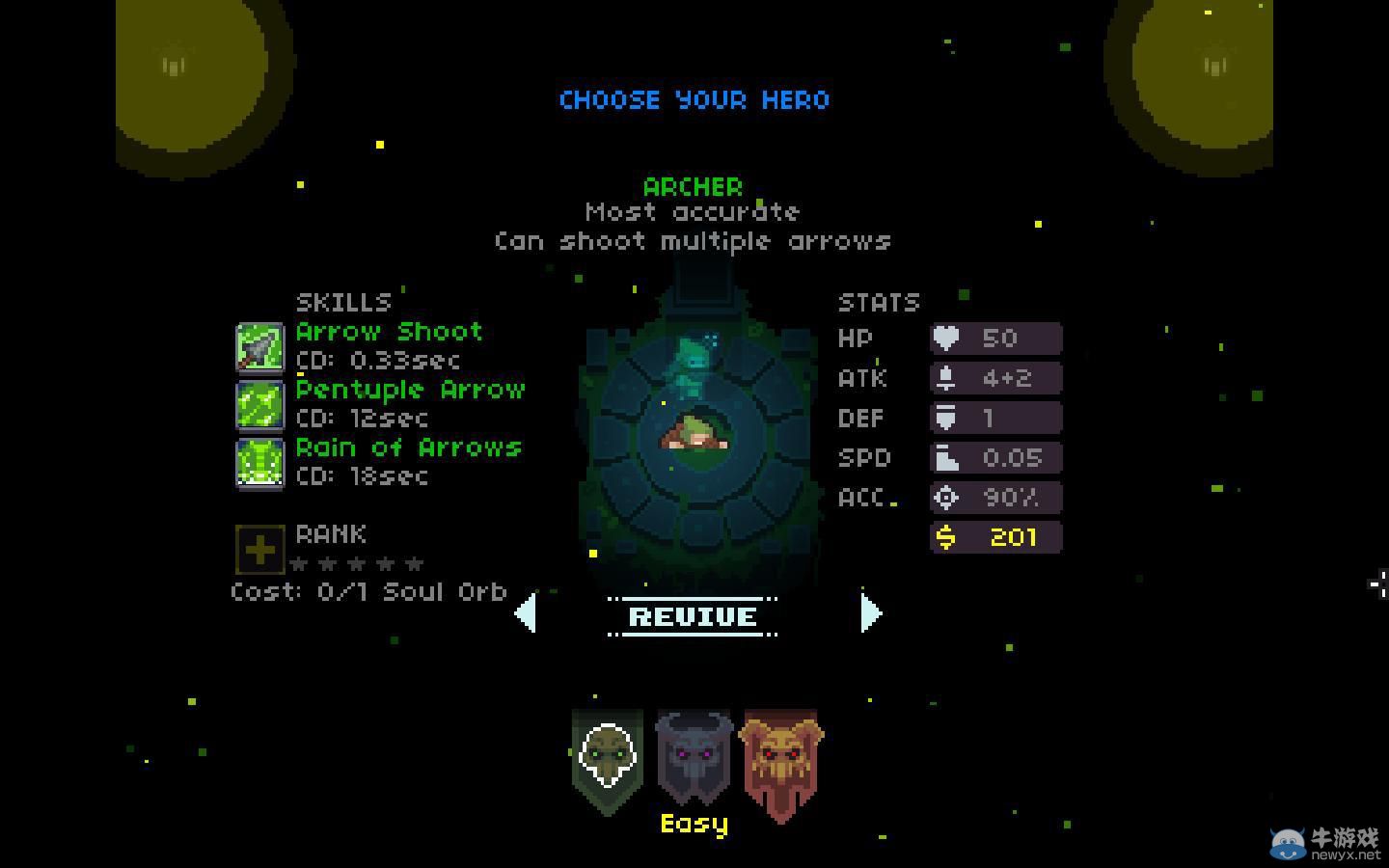Select the Arrow Shoot skill icon

pos(259,347)
